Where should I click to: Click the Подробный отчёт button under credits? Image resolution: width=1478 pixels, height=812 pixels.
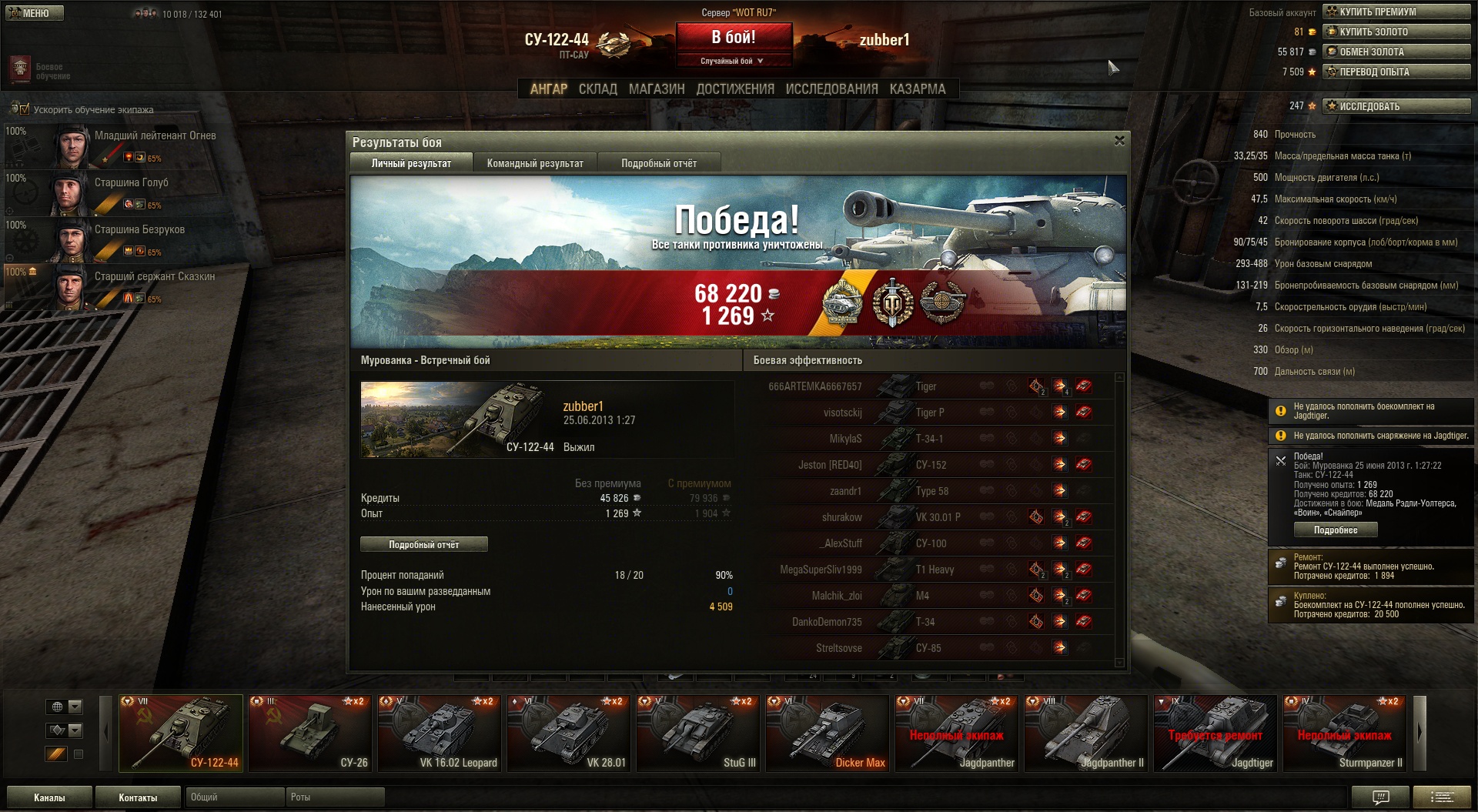[423, 545]
